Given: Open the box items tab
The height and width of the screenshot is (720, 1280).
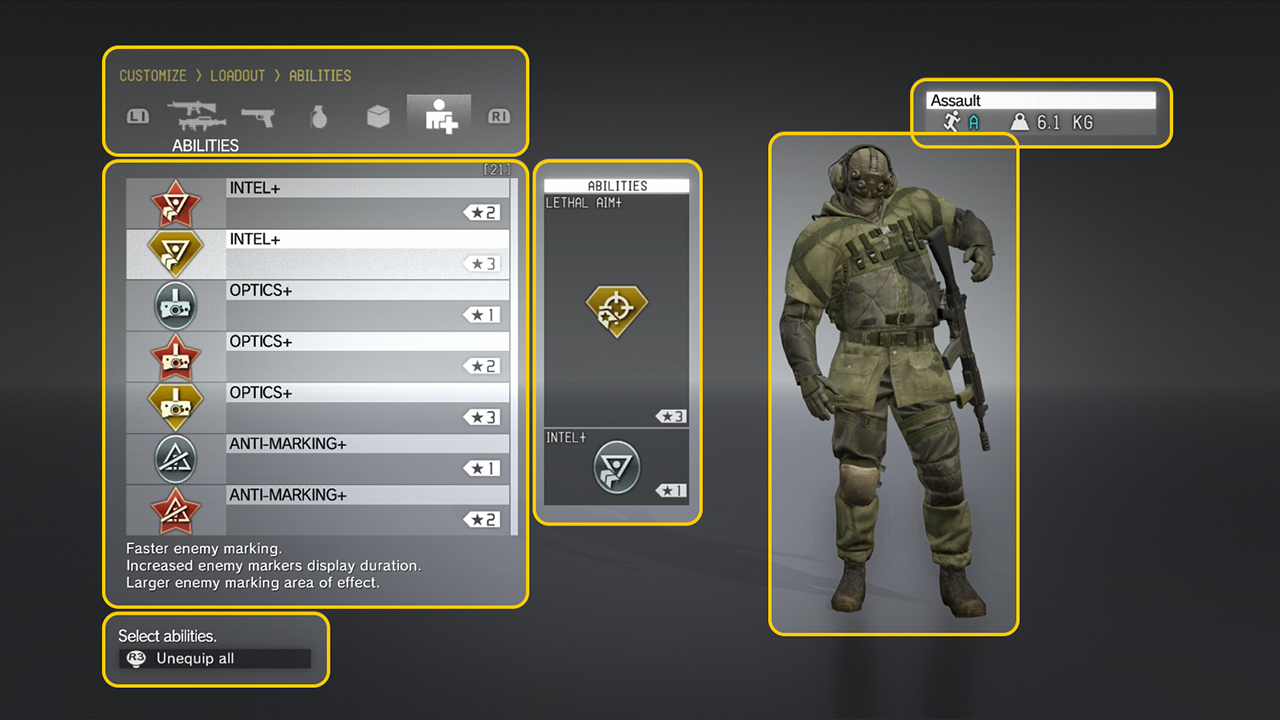Looking at the screenshot, I should coord(378,117).
